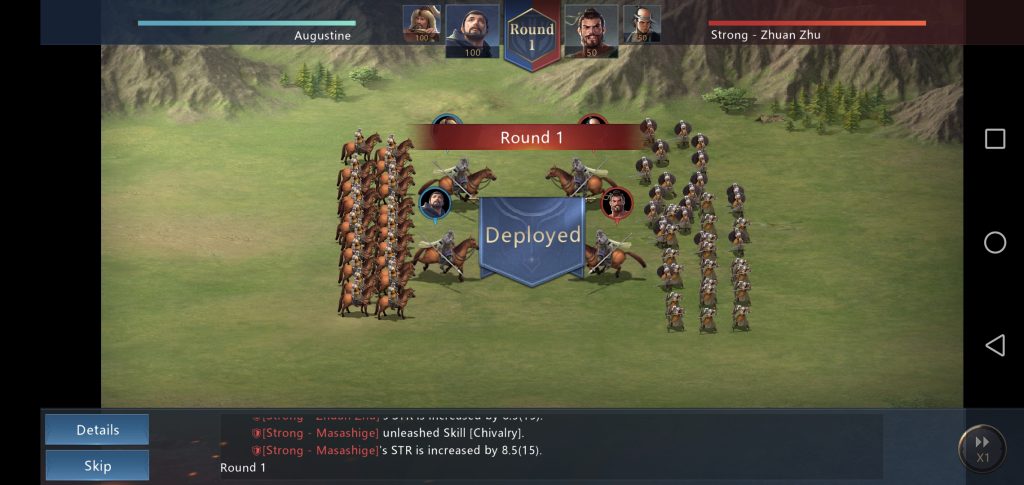
Task: Toggle the X1 battle speed button
Action: coord(981,448)
